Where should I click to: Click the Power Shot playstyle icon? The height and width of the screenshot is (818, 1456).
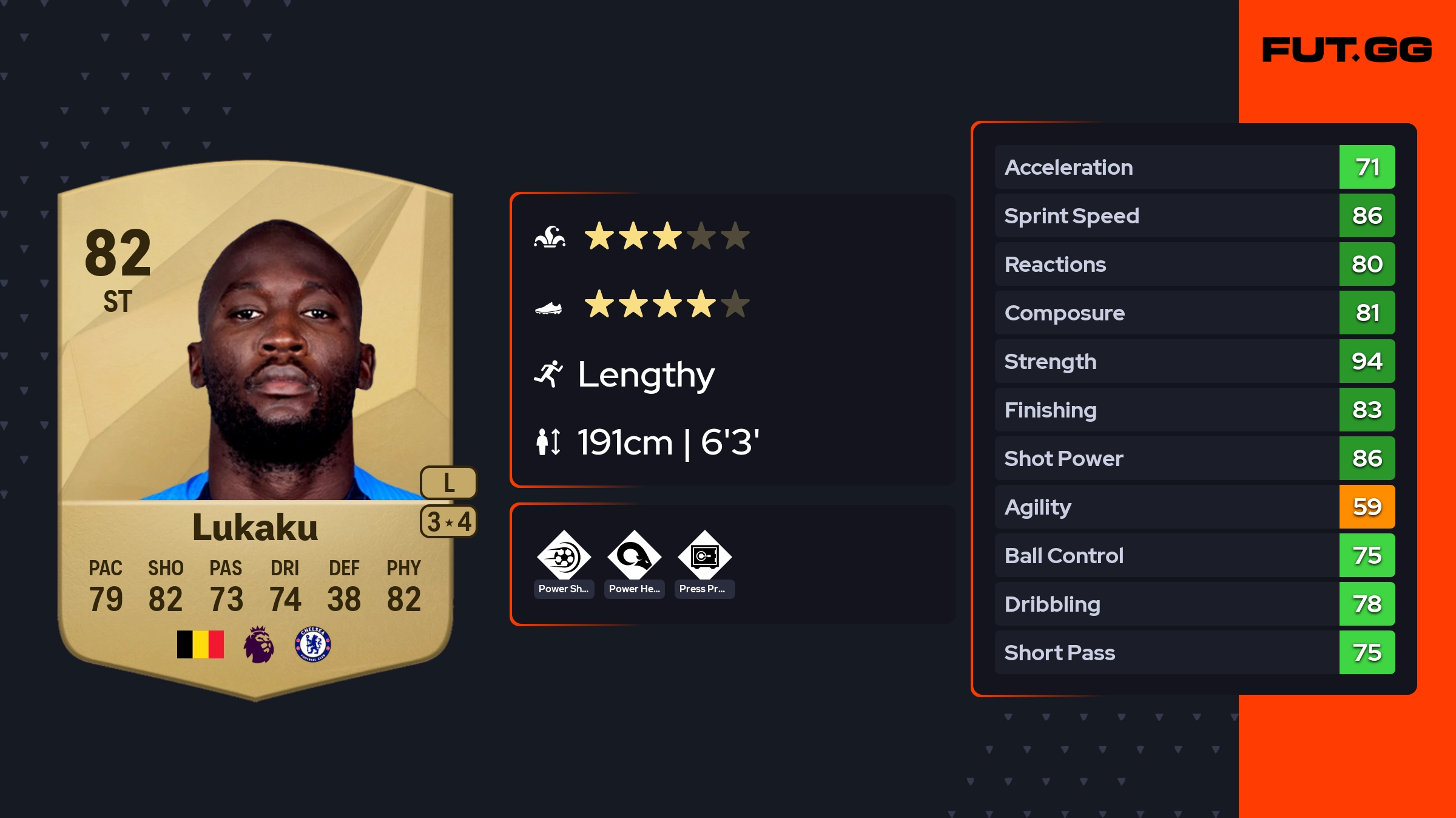click(564, 556)
